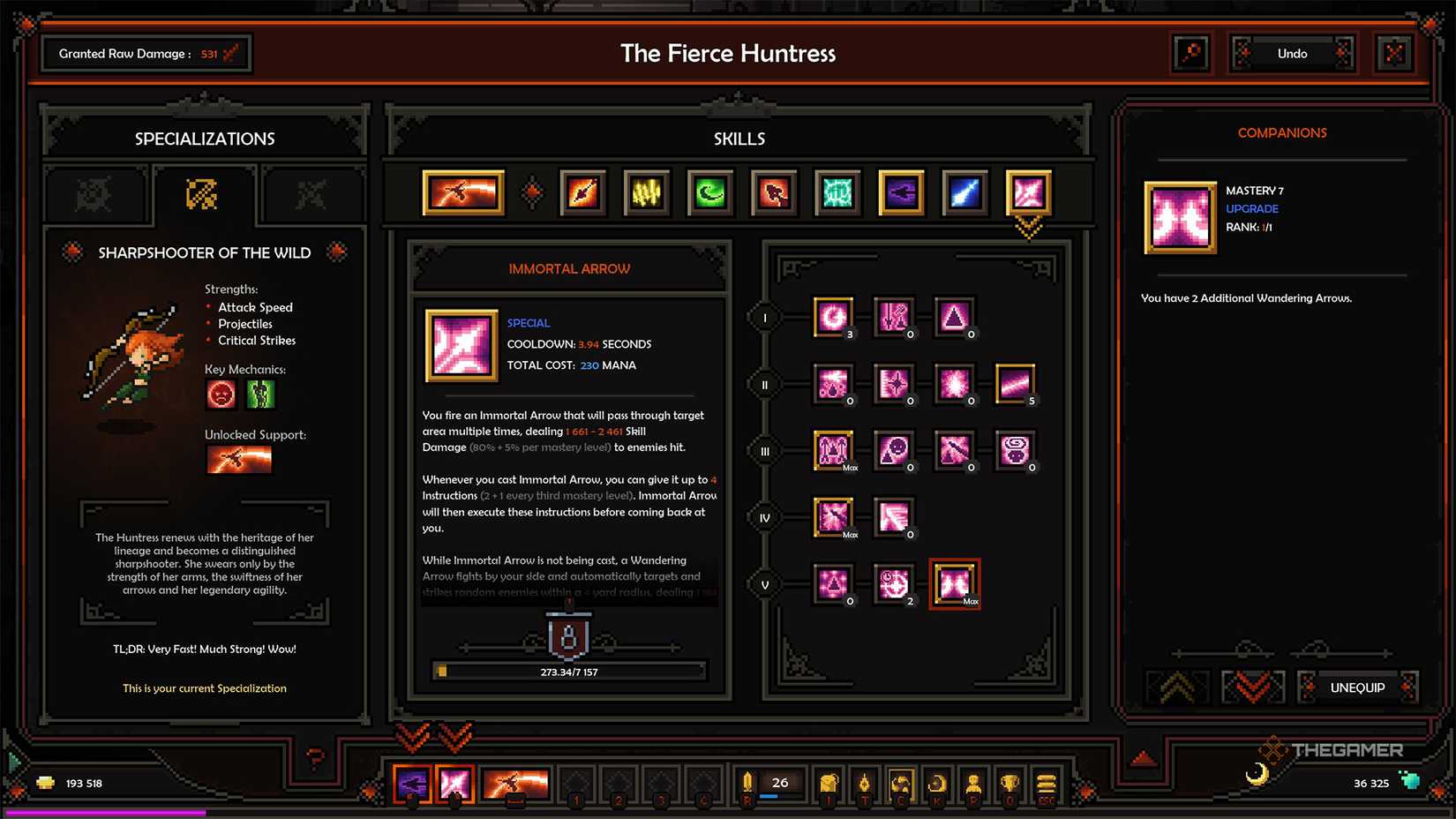Switch to the locked left specialization tab
This screenshot has width=1456, height=819.
coord(94,194)
